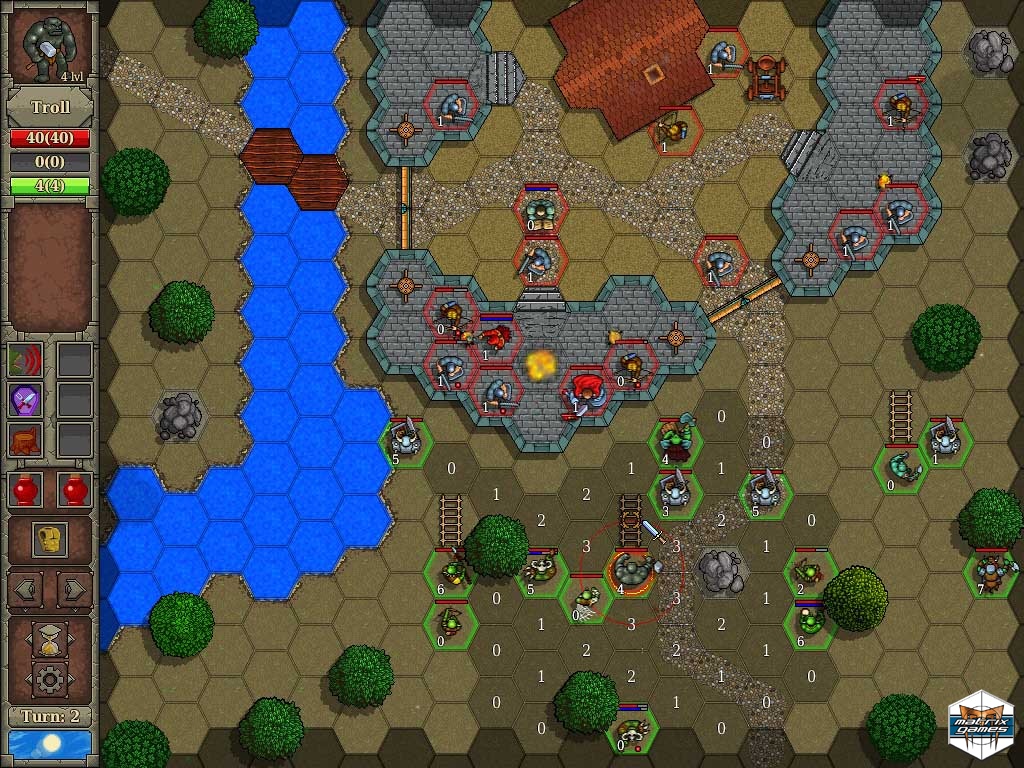The width and height of the screenshot is (1024, 768).
Task: Activate the red sound-wave roar ability
Action: click(24, 360)
